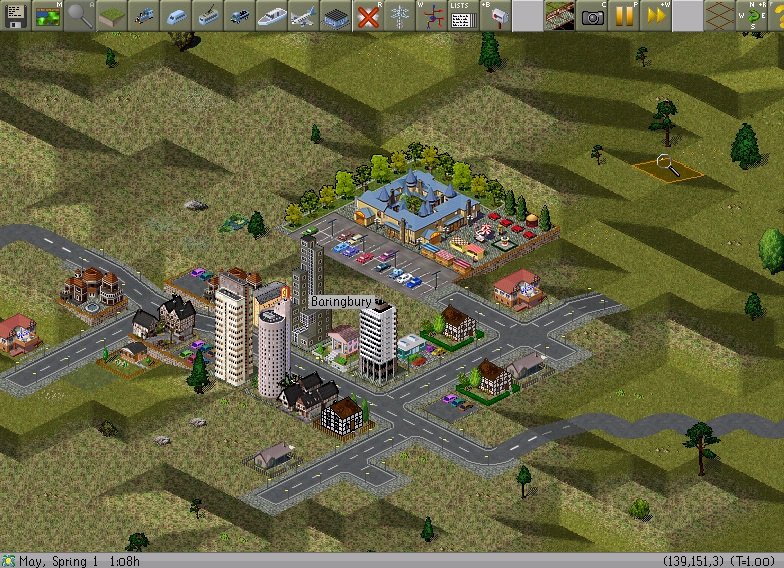Open the road vehicle build tools
784x568 pixels.
[x=239, y=15]
